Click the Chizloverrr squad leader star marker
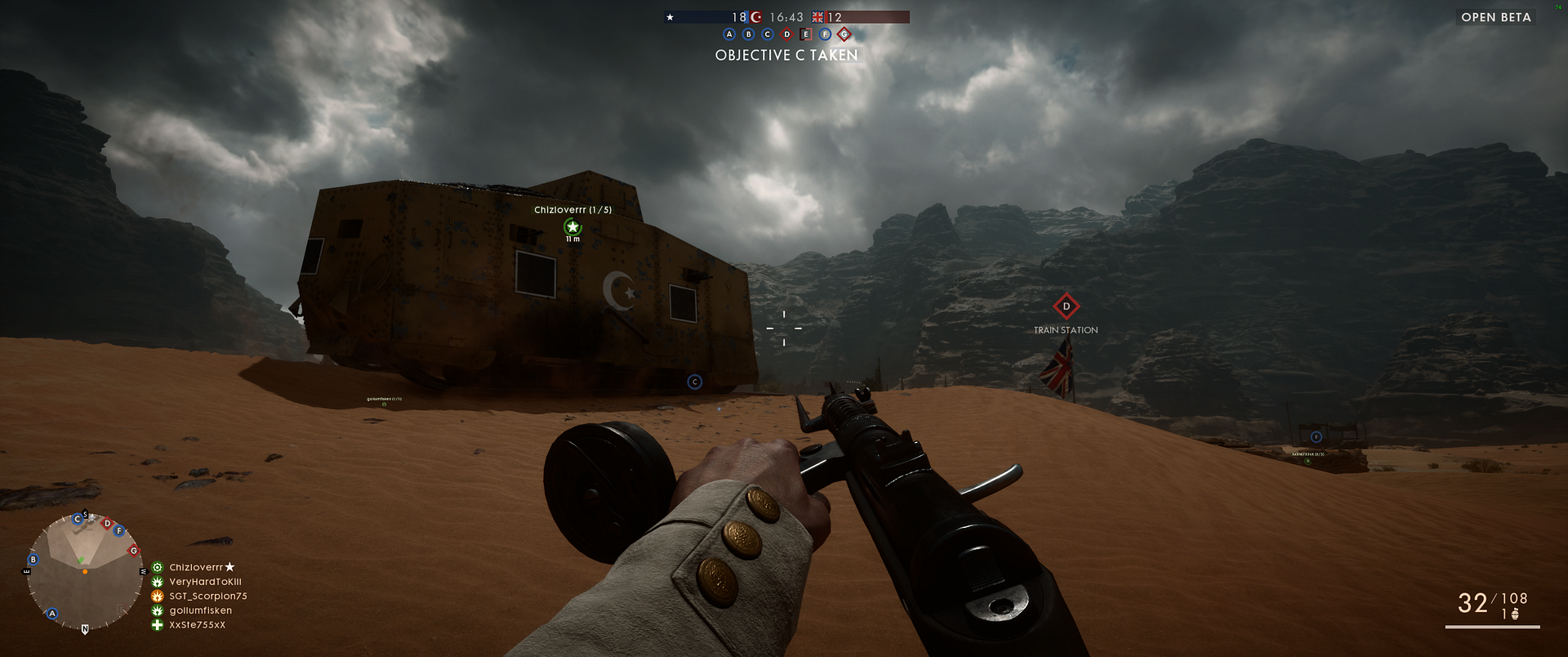1568x657 pixels. [x=572, y=226]
